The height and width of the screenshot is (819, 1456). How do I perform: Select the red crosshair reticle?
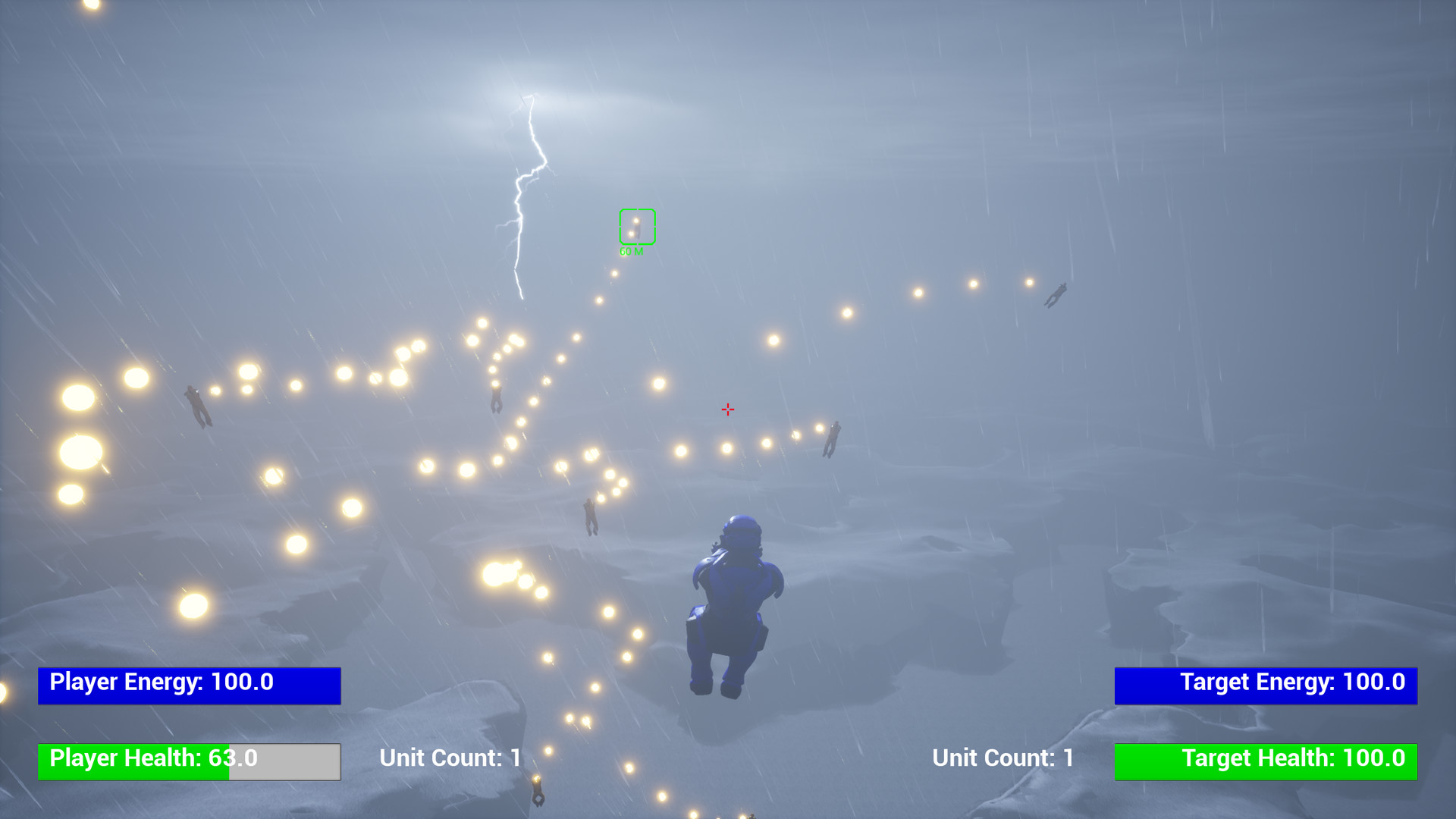pyautogui.click(x=727, y=409)
